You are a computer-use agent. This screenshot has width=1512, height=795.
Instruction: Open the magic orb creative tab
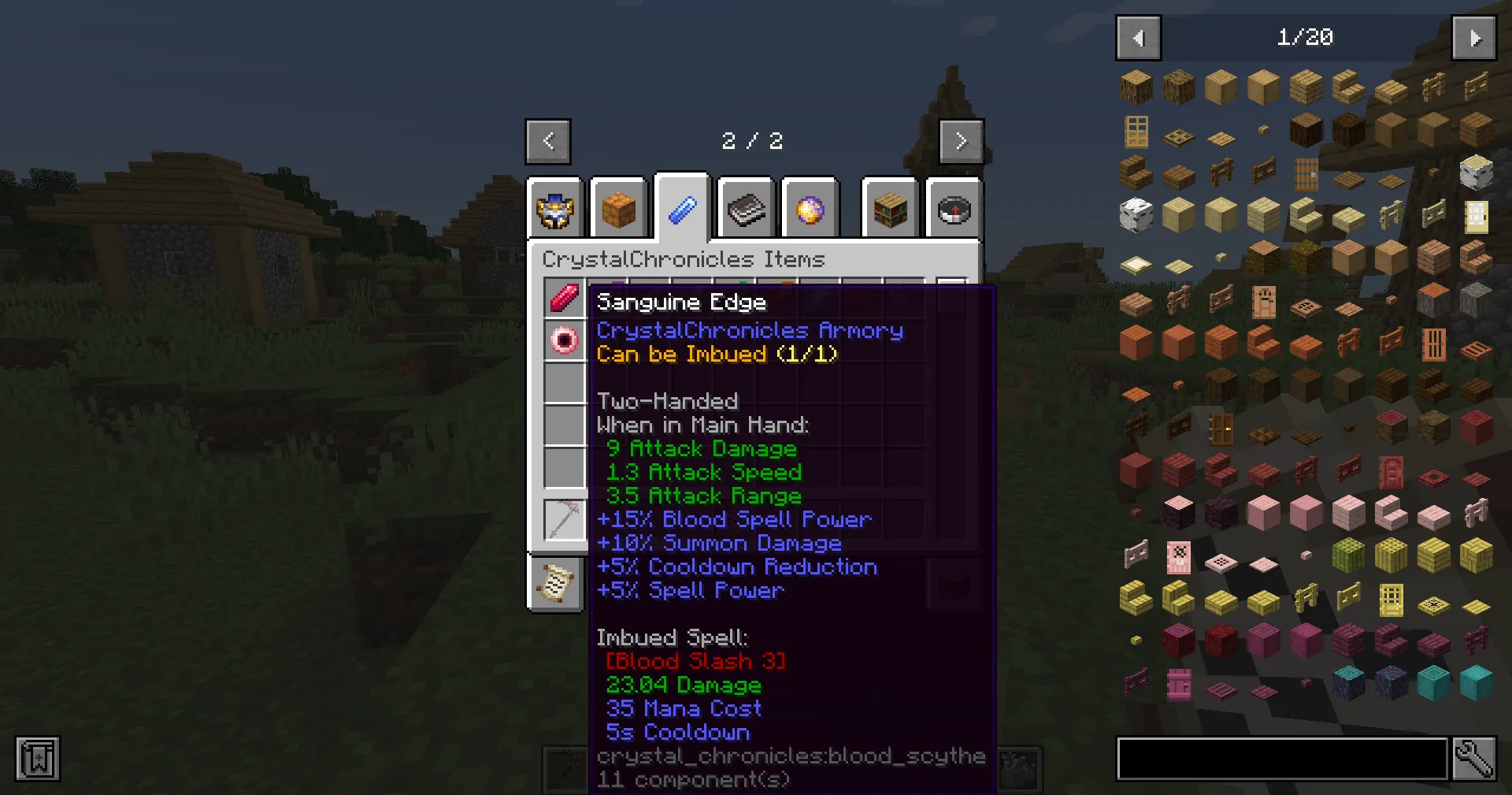810,209
